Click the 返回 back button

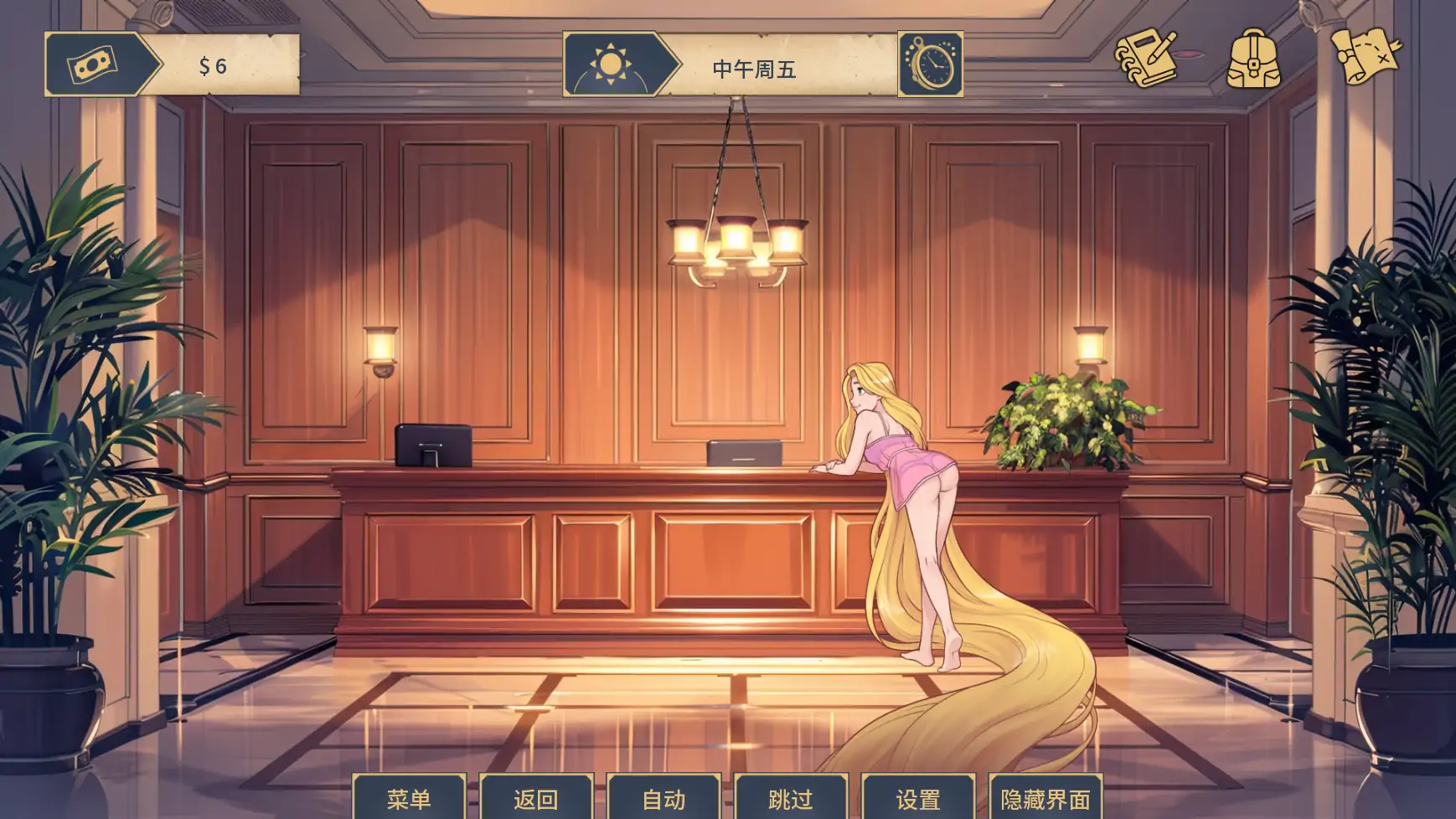click(536, 798)
